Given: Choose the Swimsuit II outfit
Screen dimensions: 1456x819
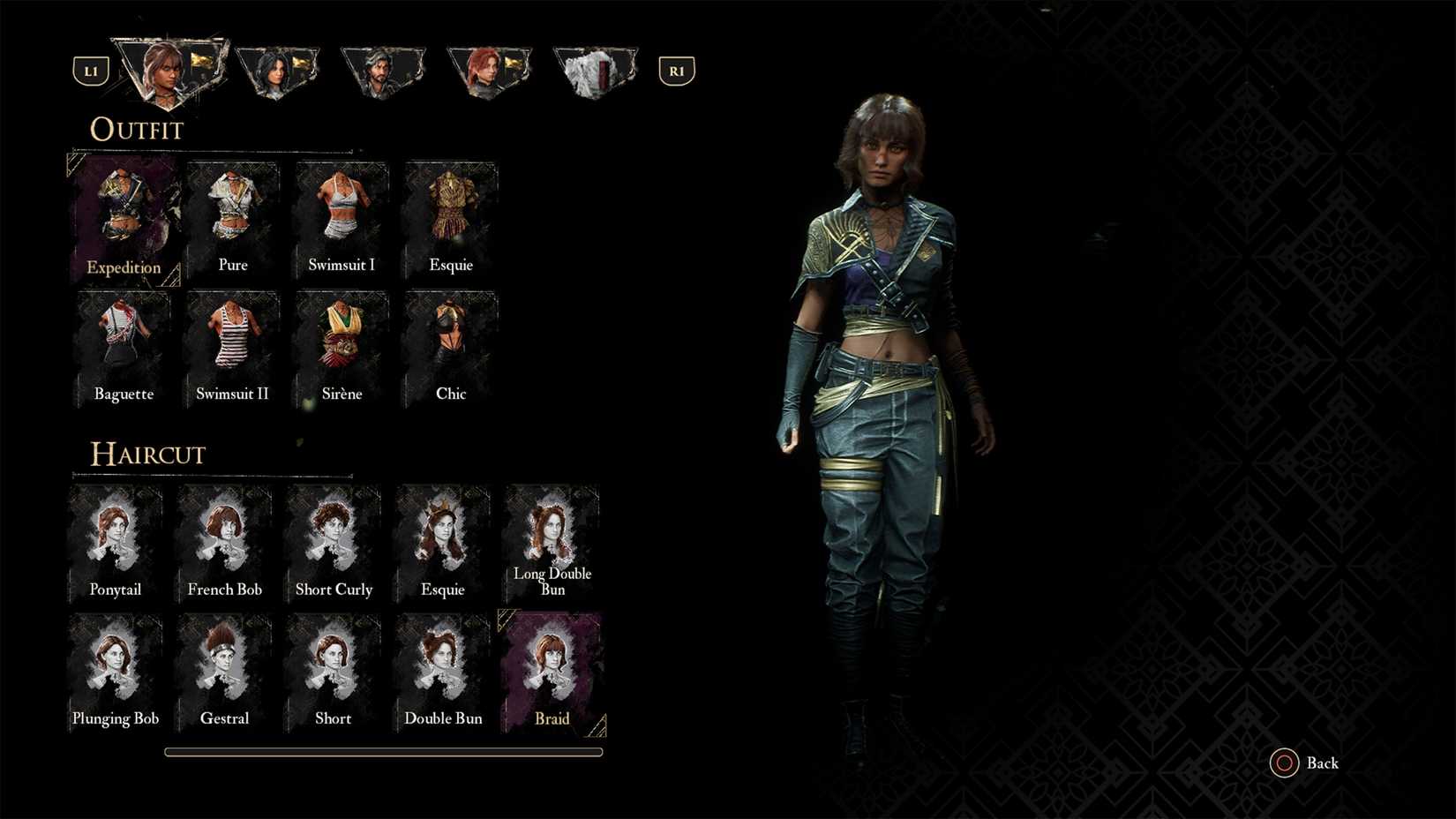Looking at the screenshot, I should click(232, 349).
